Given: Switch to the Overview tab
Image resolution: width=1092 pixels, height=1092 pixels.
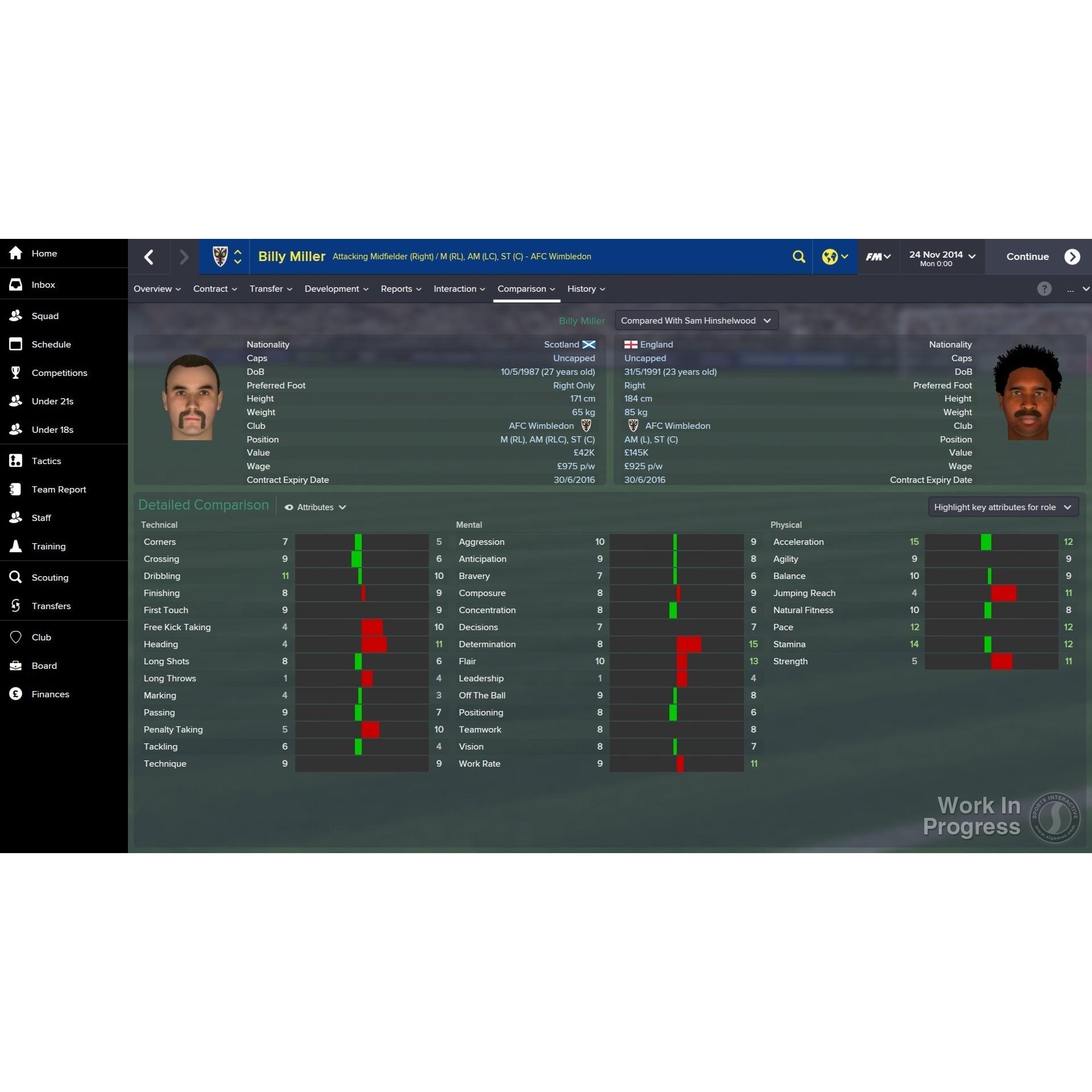Looking at the screenshot, I should pyautogui.click(x=156, y=289).
